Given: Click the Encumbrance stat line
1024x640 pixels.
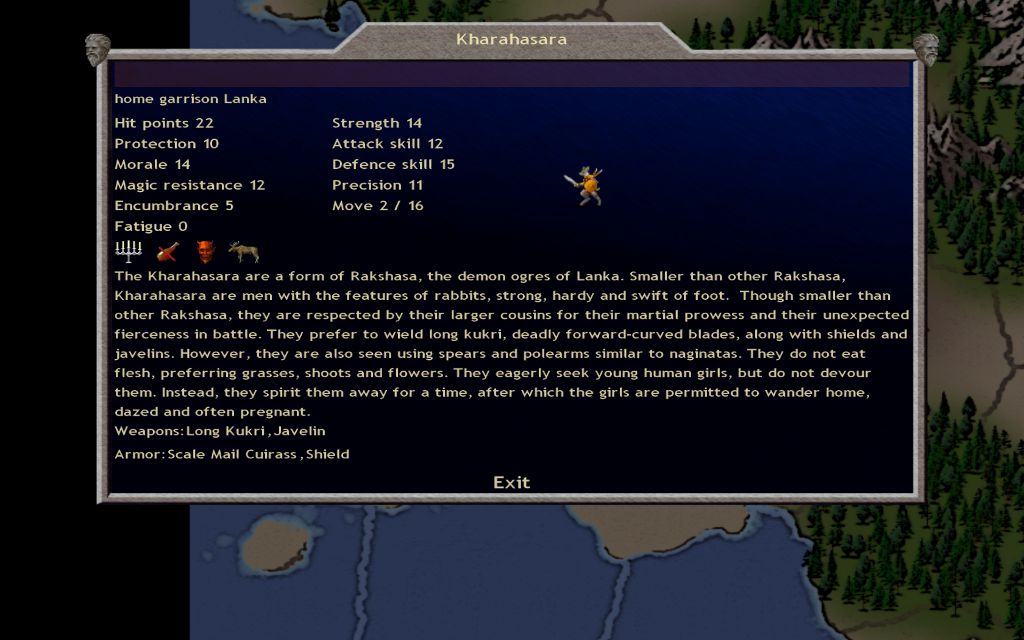Looking at the screenshot, I should [174, 206].
